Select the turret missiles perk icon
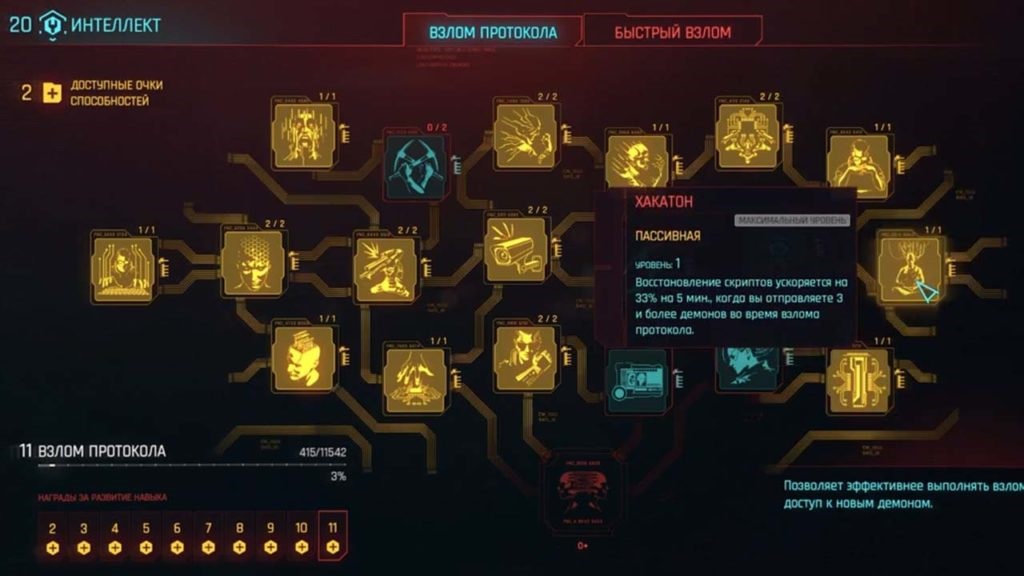Viewport: 1024px width, 576px height. coord(386,269)
